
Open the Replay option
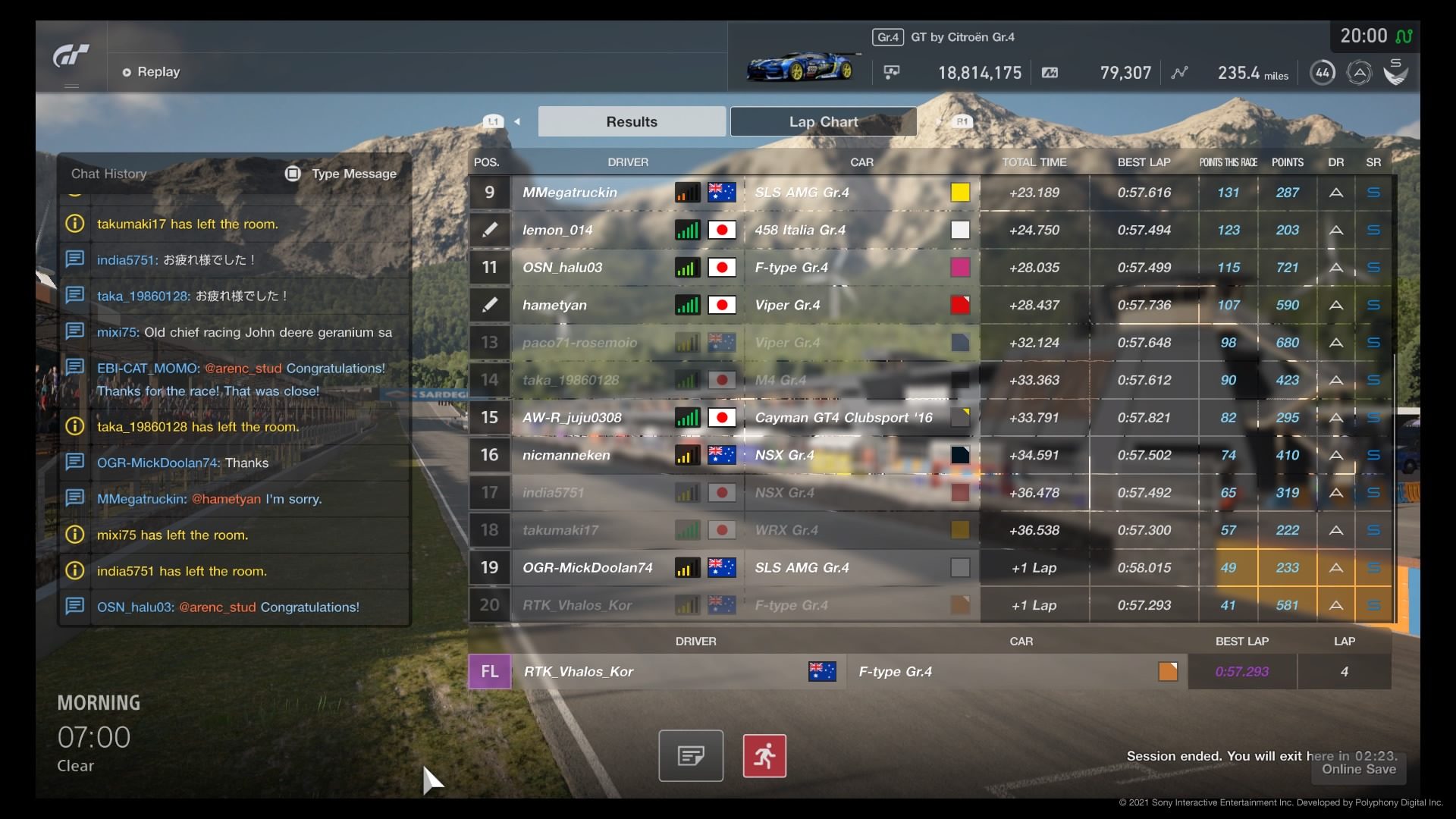[152, 72]
